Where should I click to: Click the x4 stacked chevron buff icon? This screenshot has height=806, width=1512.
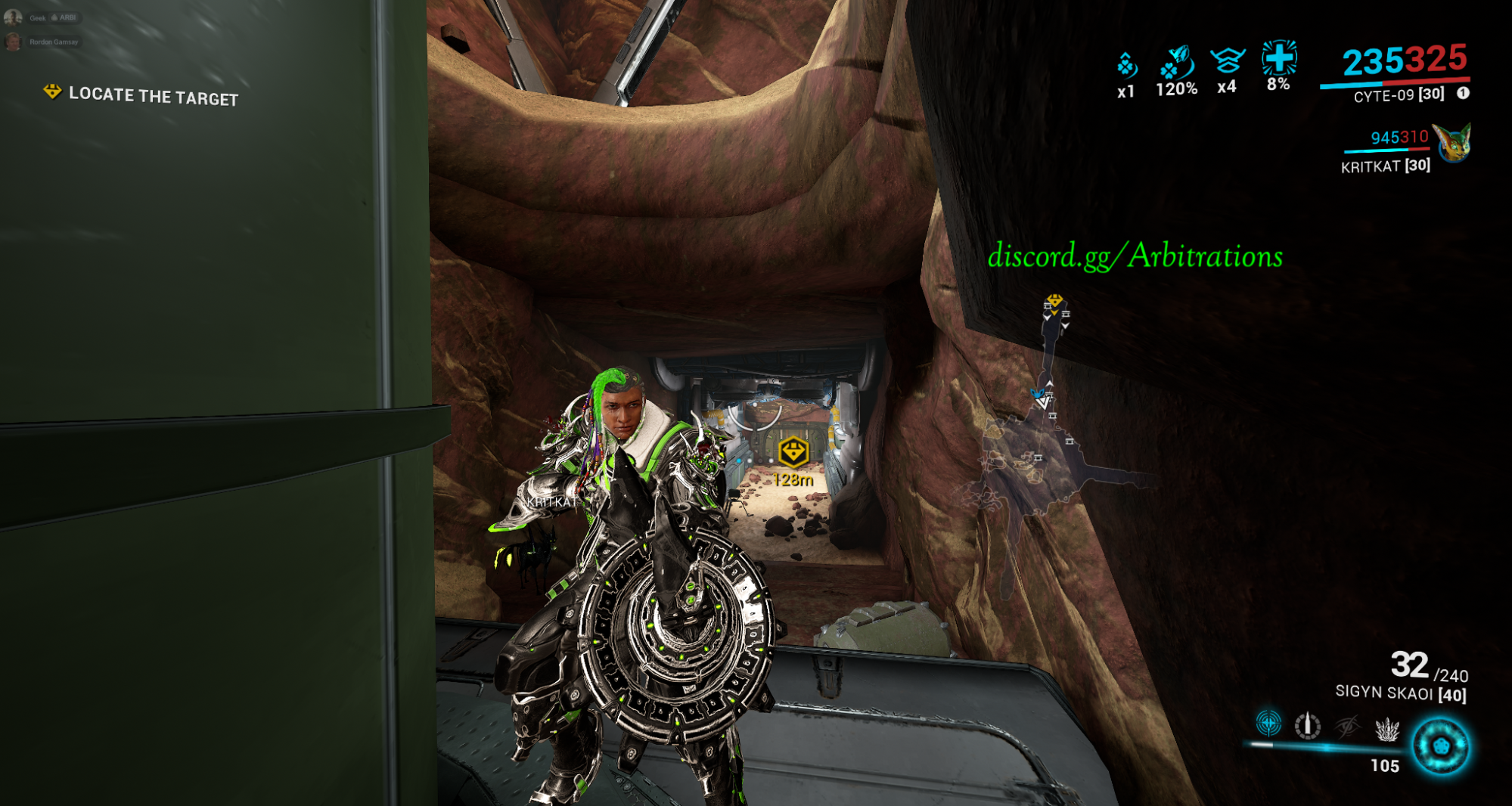(1227, 60)
